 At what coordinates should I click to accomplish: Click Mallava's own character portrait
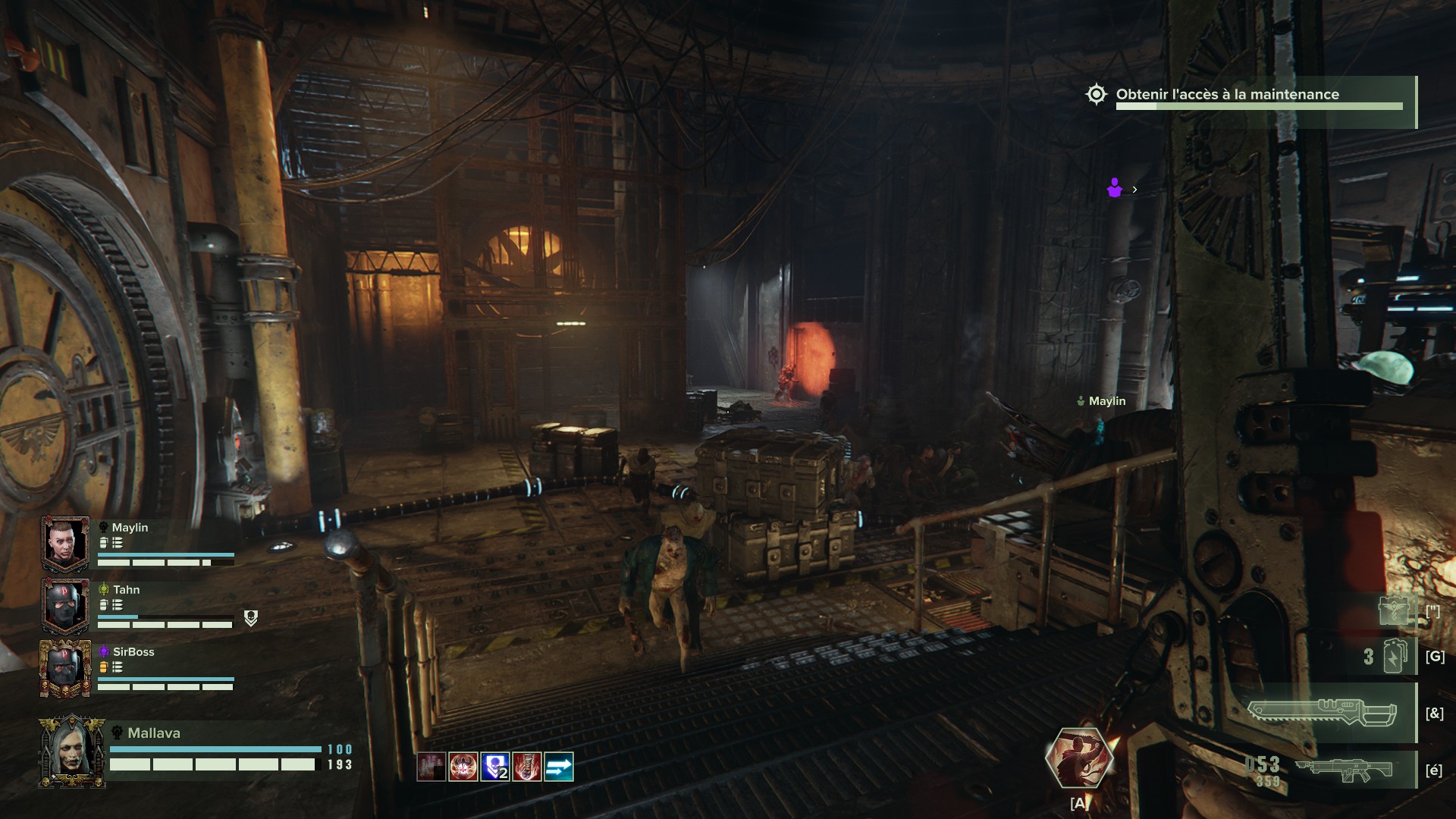click(x=72, y=751)
